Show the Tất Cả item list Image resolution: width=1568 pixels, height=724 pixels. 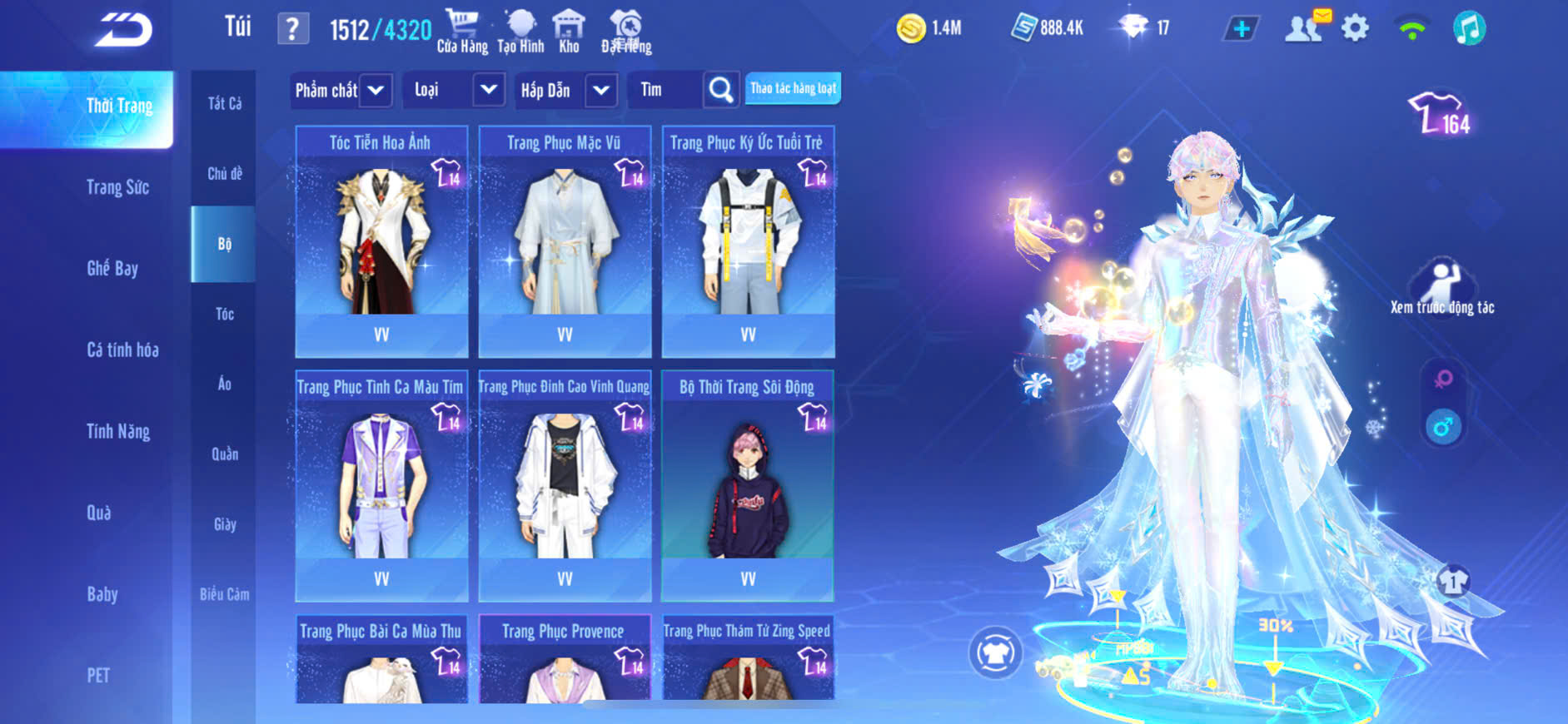point(224,103)
